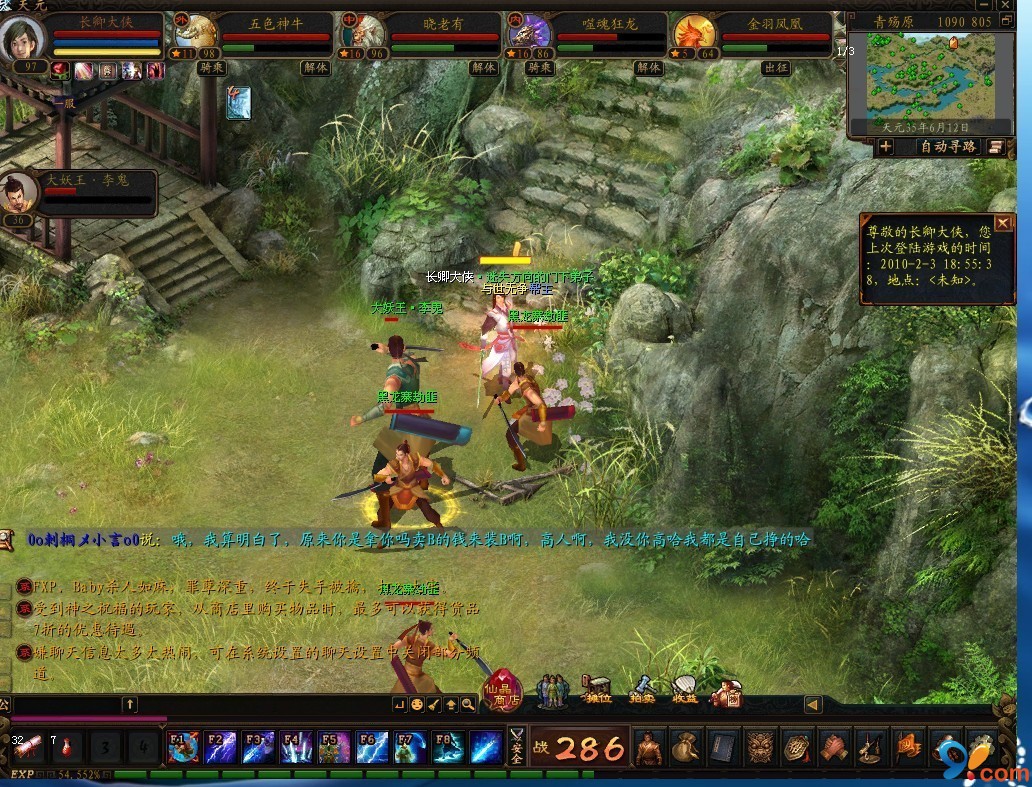Viewport: 1032px width, 787px height.
Task: Dispatch the 金羽凤凰 pet with 出征
Action: coord(776,68)
